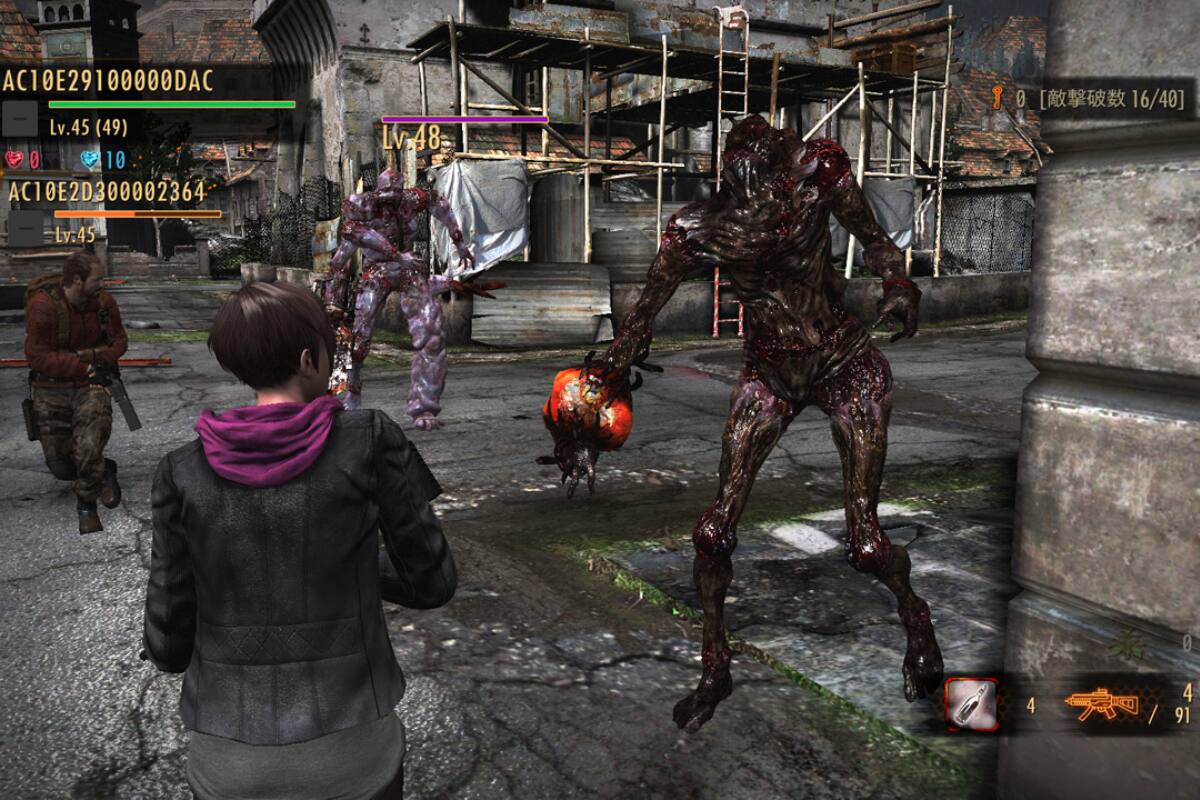Click the blue crystal gem icon
This screenshot has width=1200, height=800.
90,159
